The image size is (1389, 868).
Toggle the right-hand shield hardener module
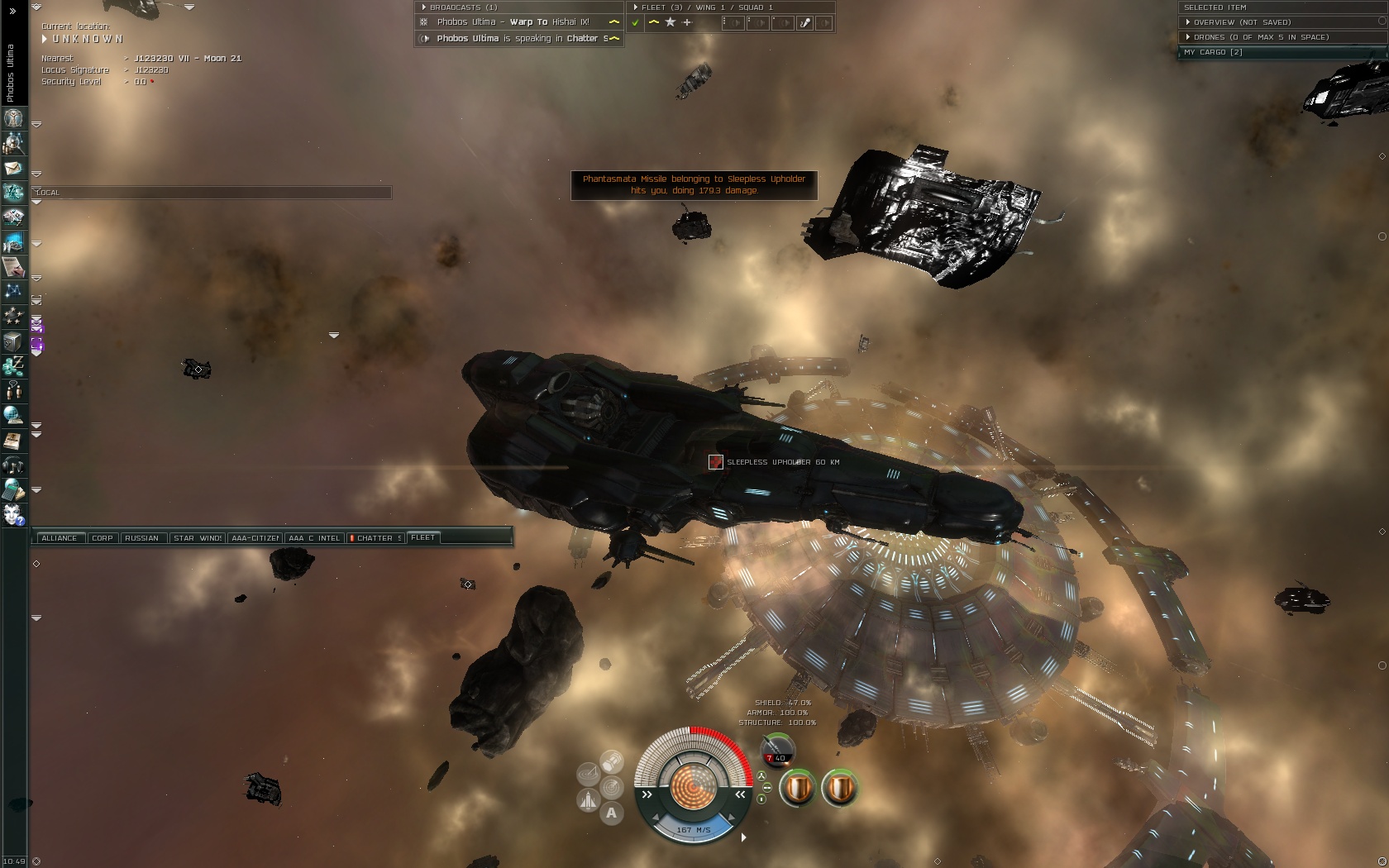tap(839, 788)
